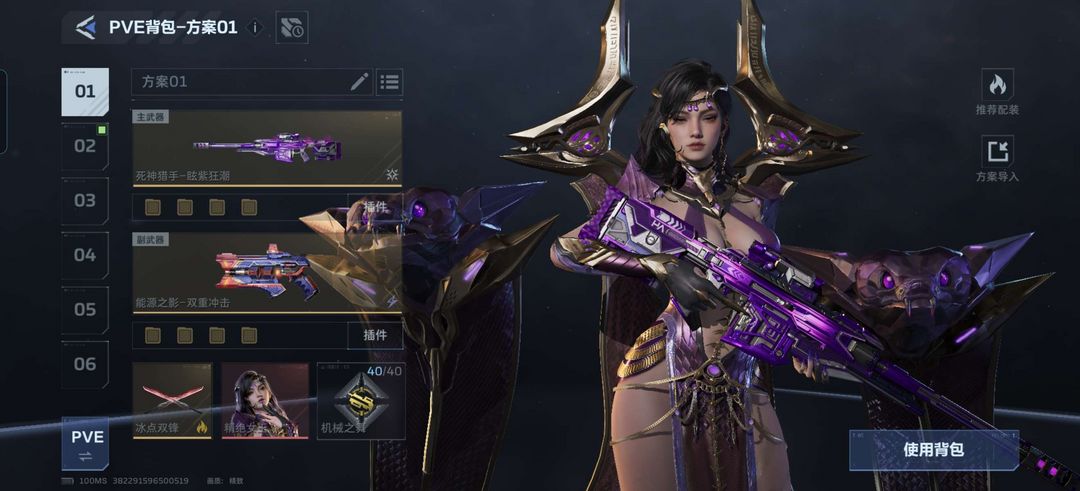Open the info icon next to 方案01 title
The width and height of the screenshot is (1080, 491).
(x=255, y=27)
